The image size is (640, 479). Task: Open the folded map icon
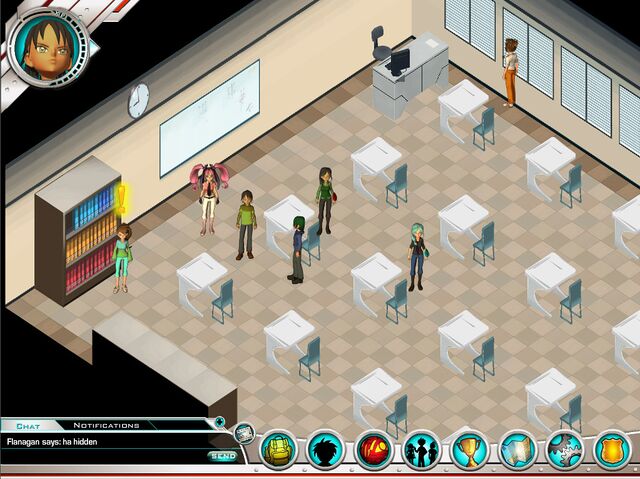[518, 450]
